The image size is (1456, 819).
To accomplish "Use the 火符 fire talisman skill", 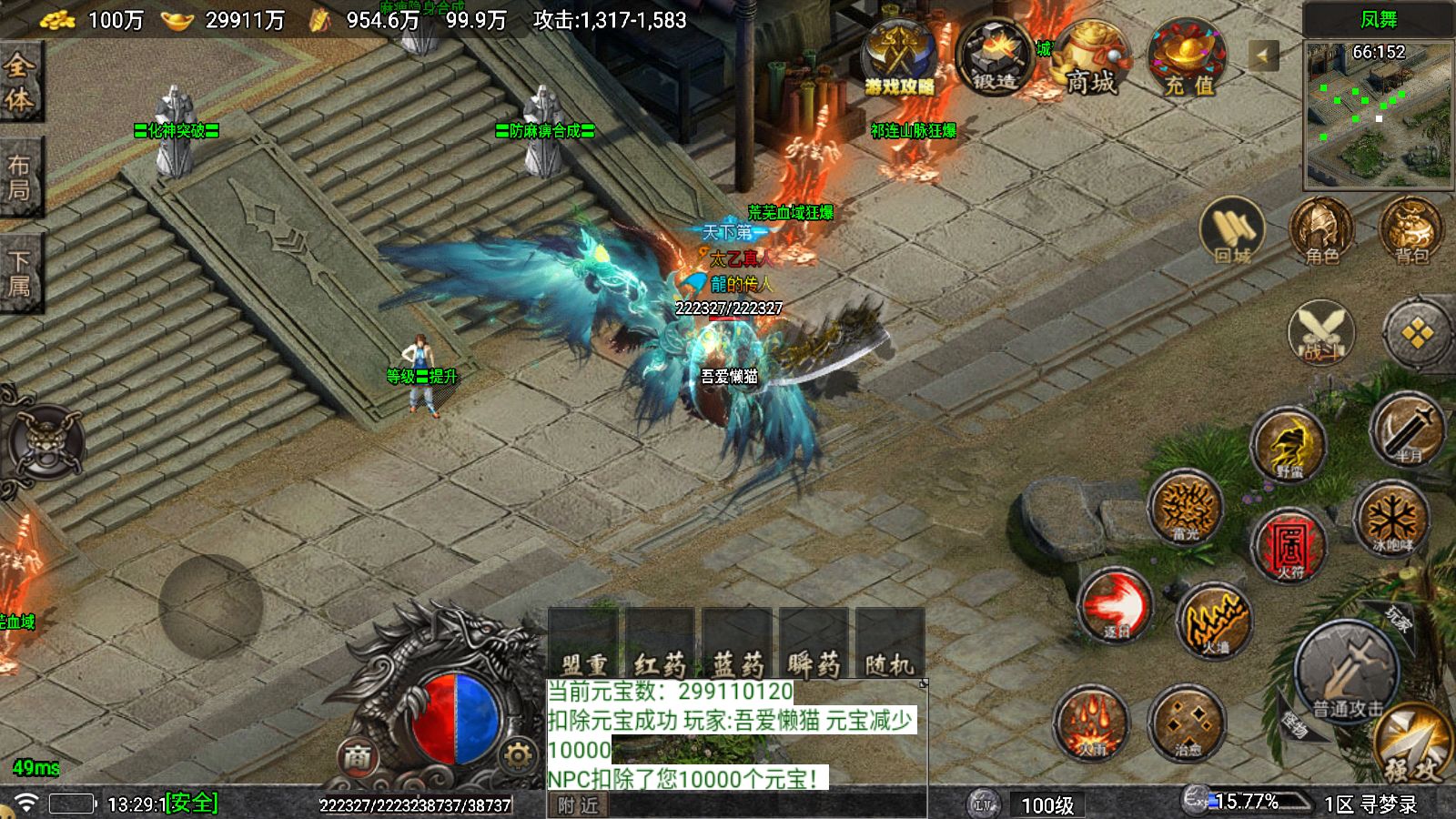I will [1289, 545].
